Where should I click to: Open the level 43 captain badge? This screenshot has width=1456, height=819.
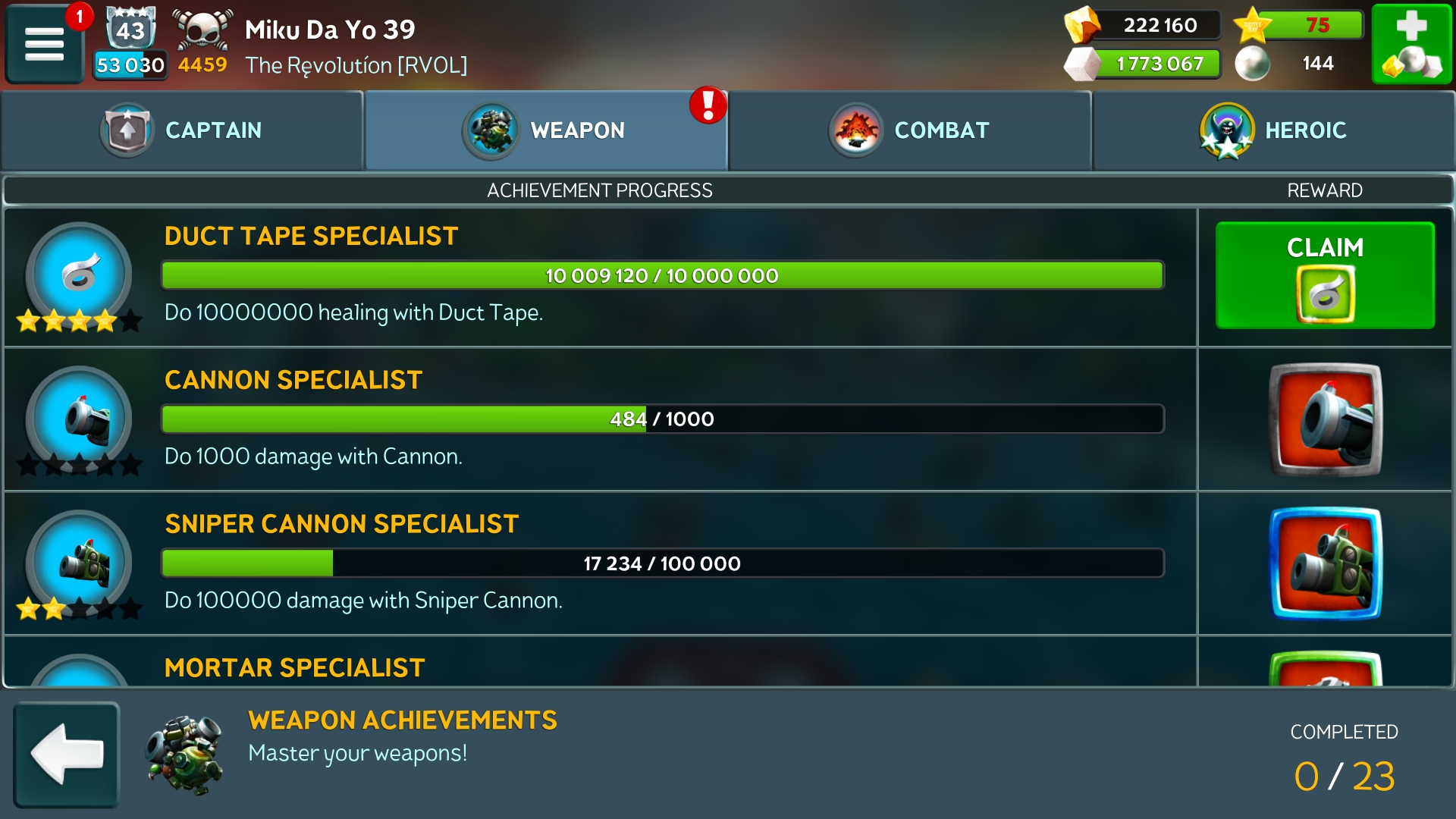point(130,30)
